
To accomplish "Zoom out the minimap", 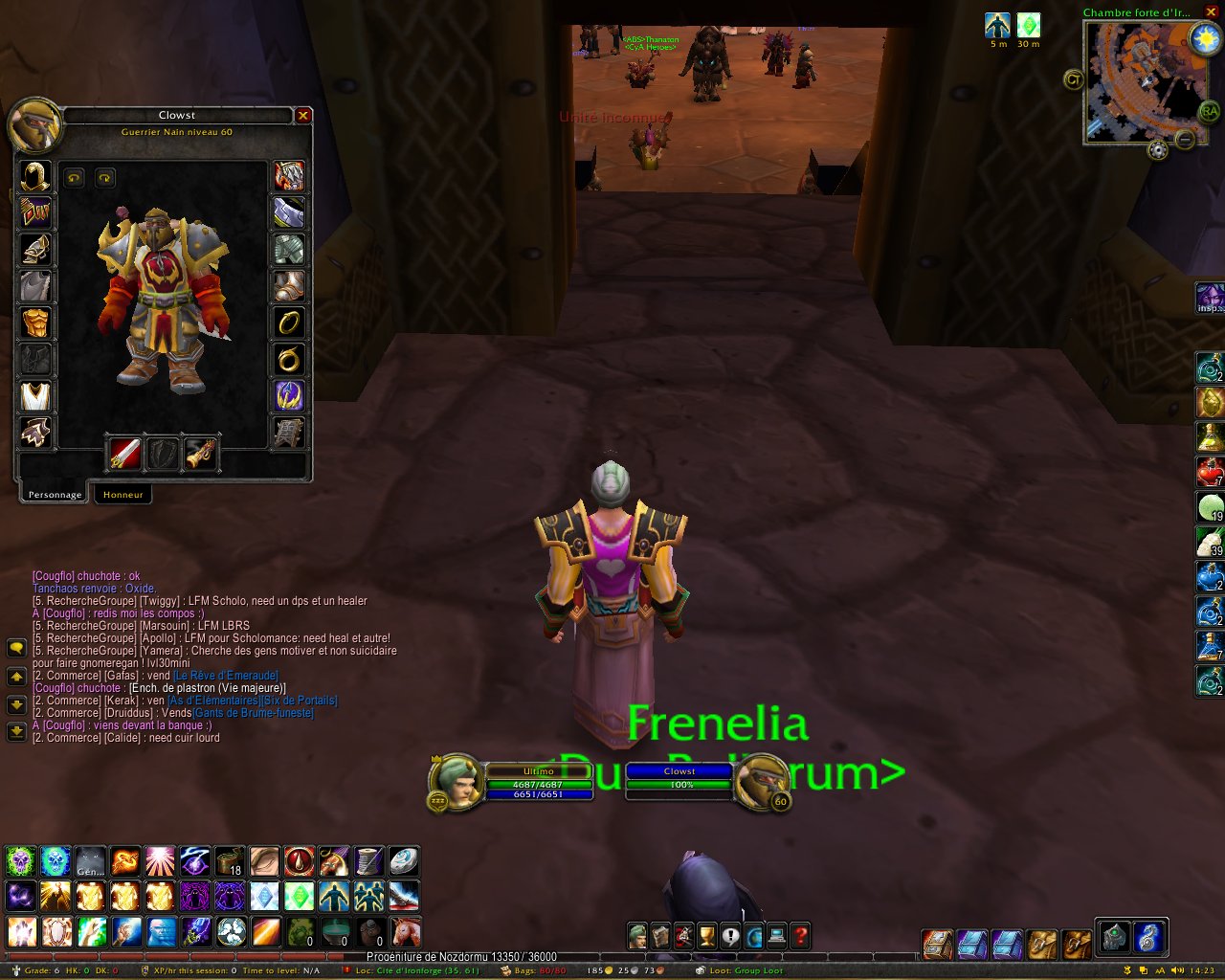I will tap(1184, 140).
